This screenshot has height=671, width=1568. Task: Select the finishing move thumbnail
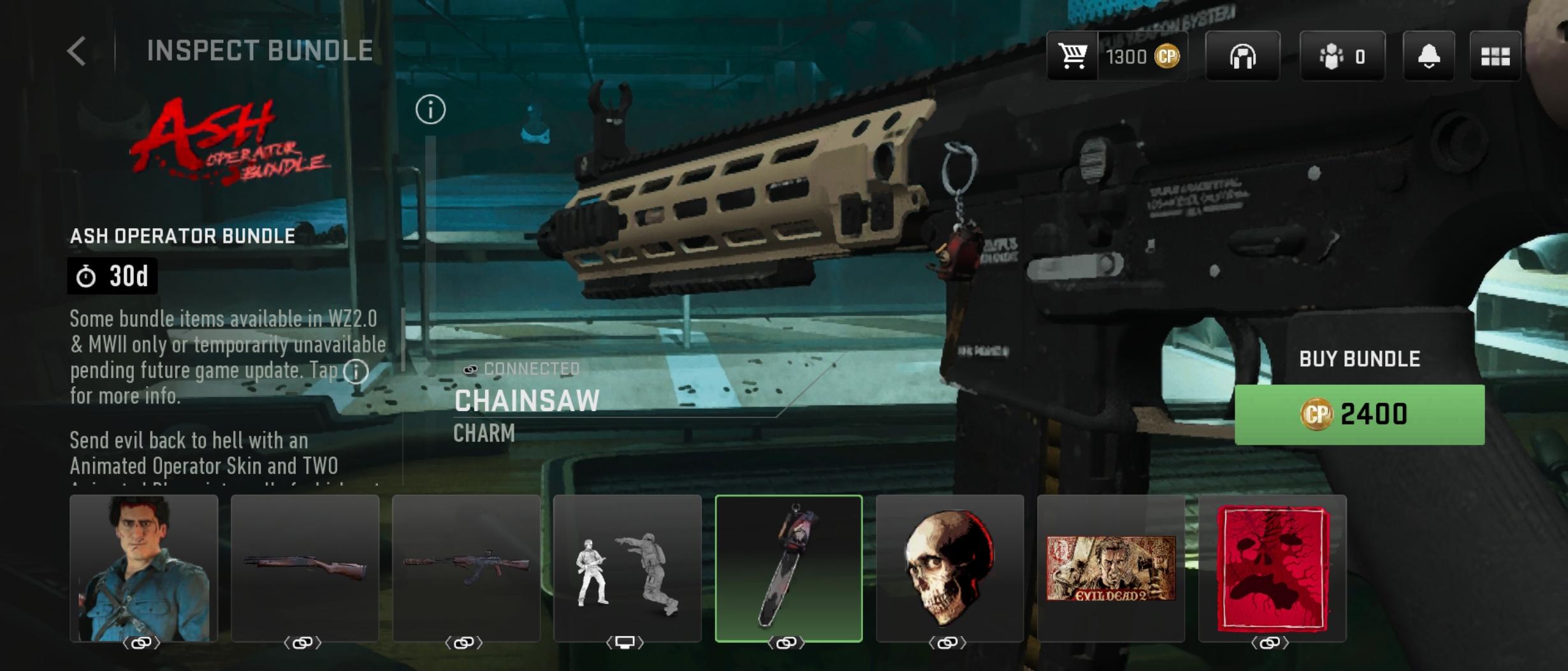(627, 568)
